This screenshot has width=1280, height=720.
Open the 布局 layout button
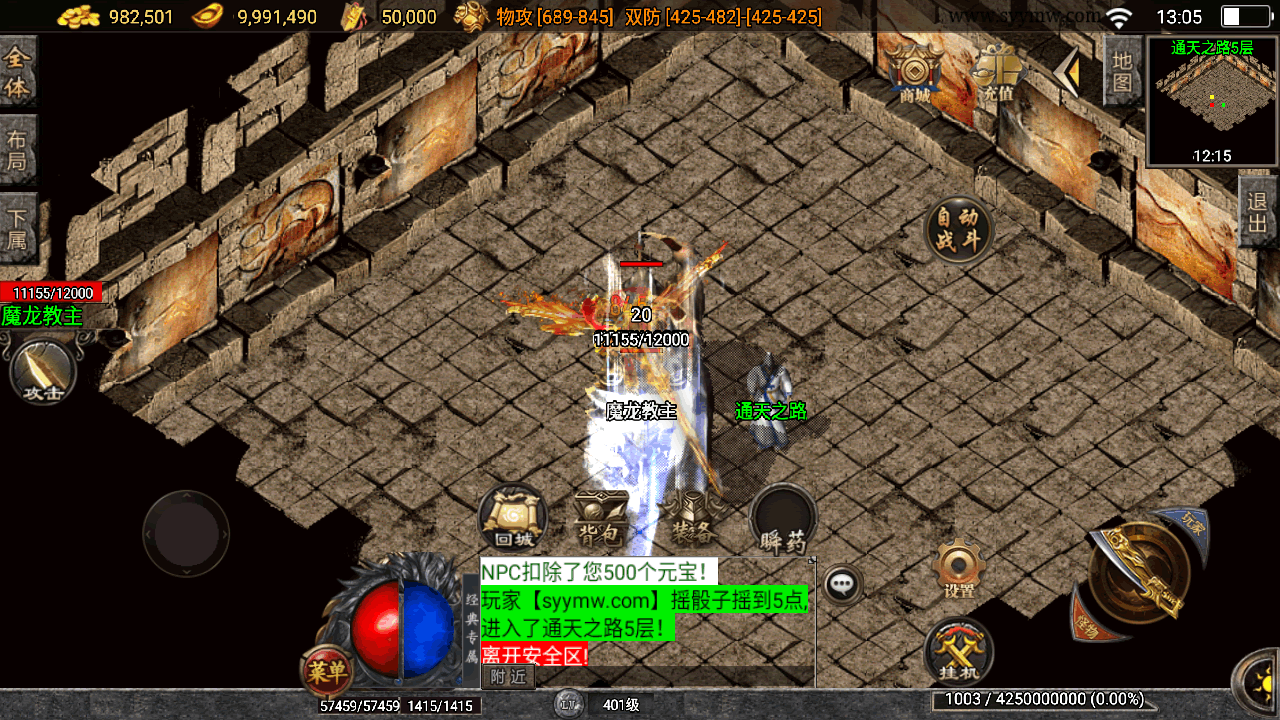pos(18,150)
